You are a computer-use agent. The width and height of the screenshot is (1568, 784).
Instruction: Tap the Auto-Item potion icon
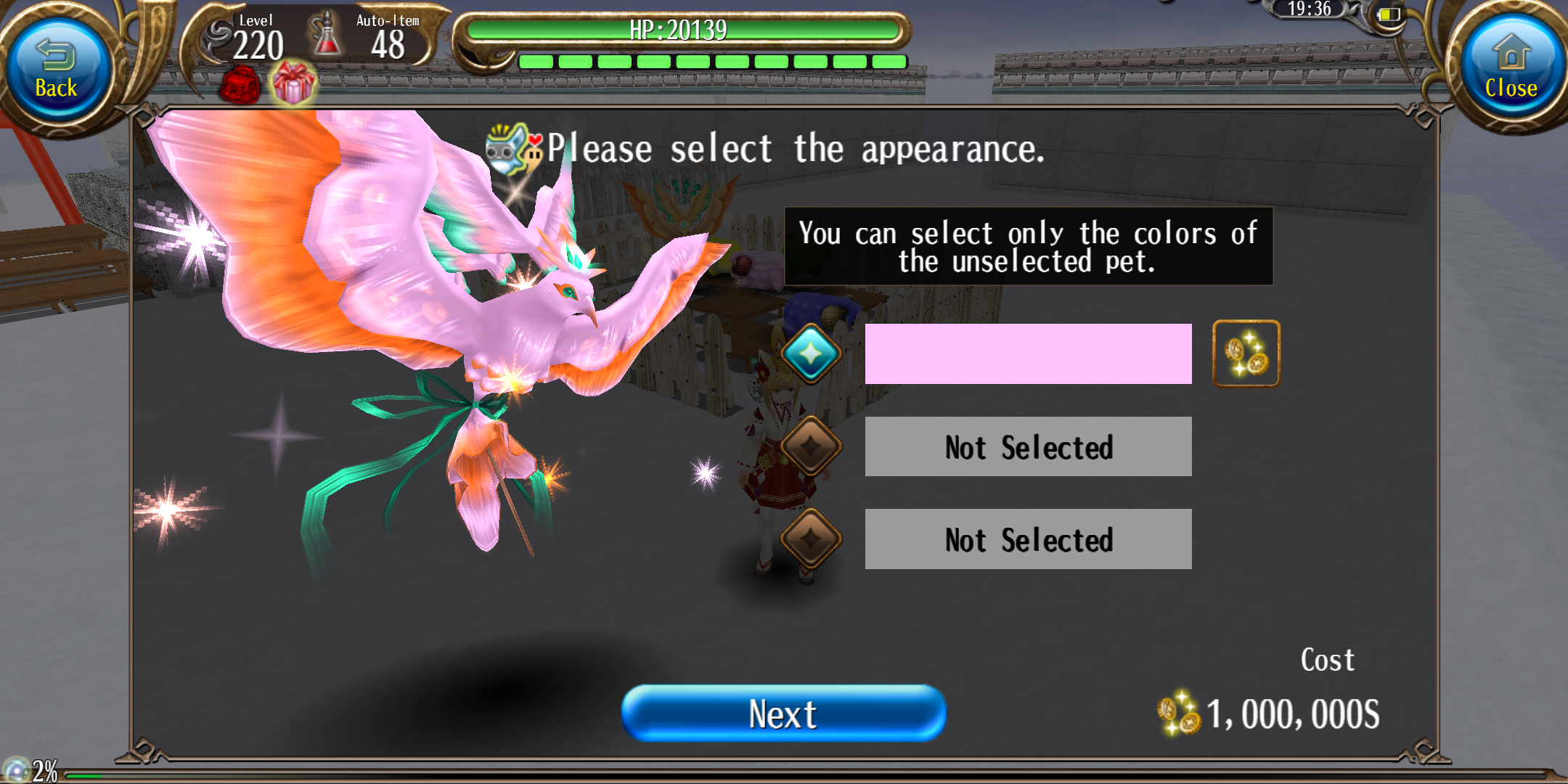pyautogui.click(x=327, y=35)
